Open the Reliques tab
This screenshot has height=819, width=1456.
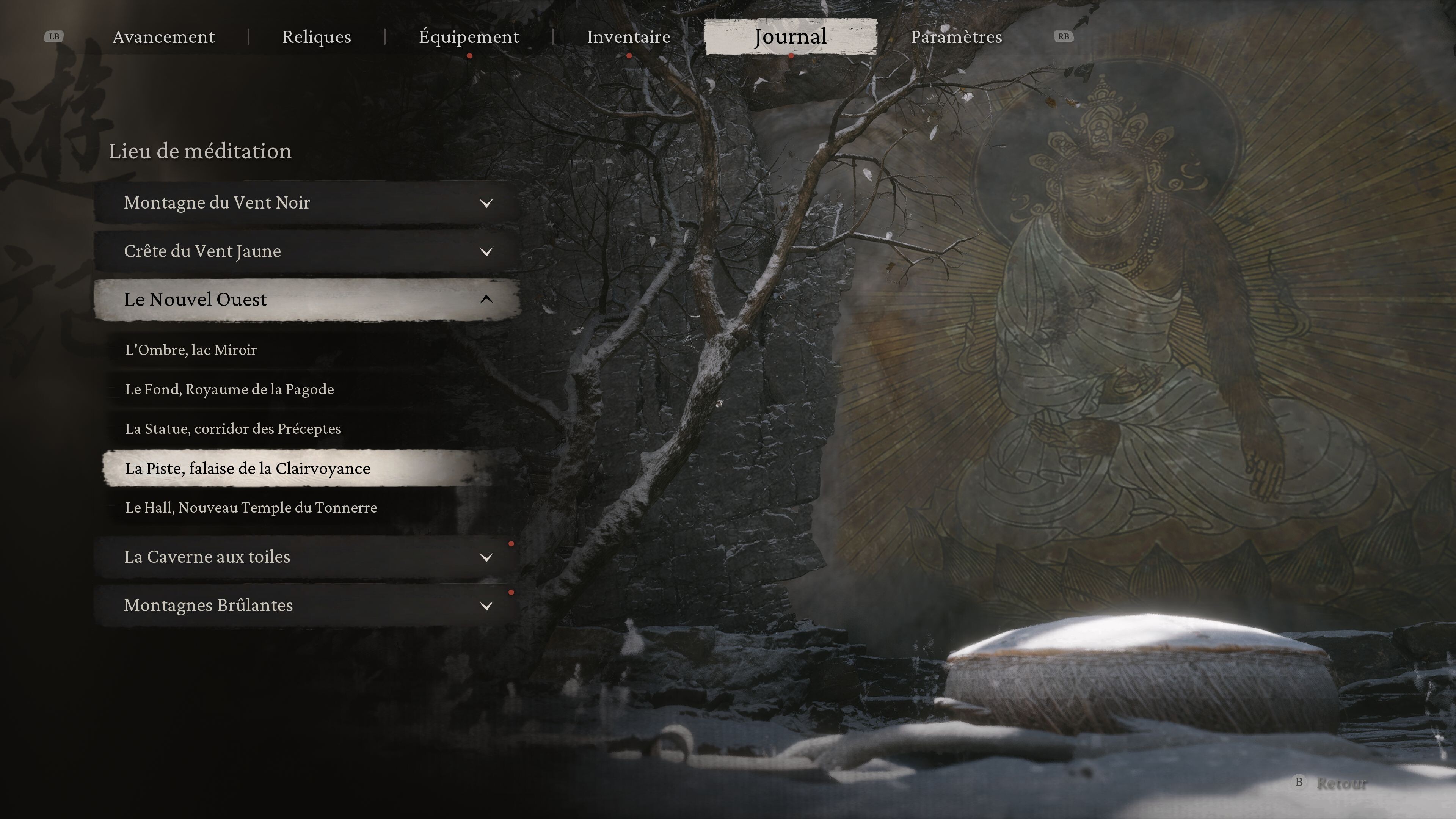(317, 37)
